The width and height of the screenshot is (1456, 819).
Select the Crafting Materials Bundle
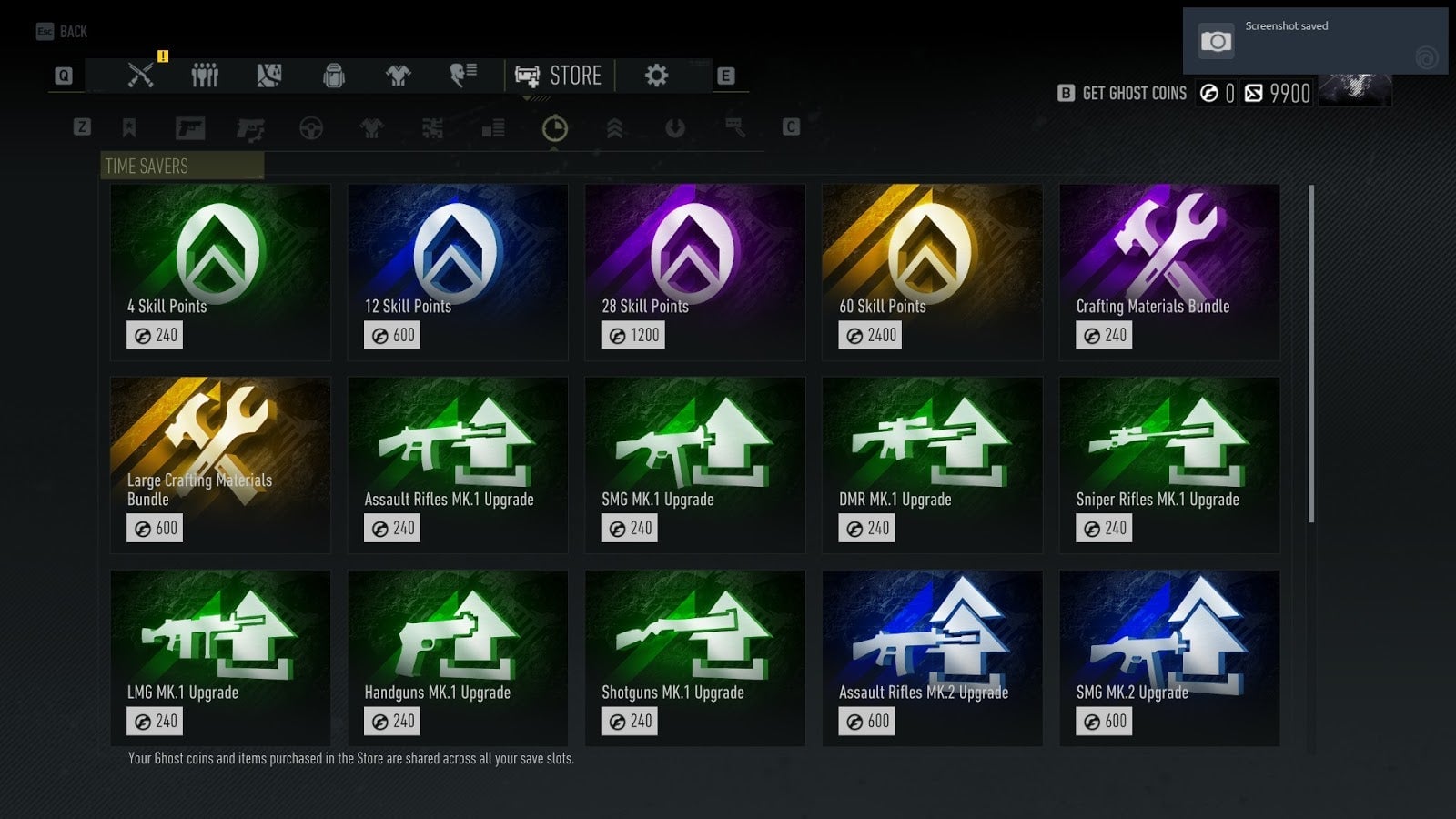point(1169,273)
